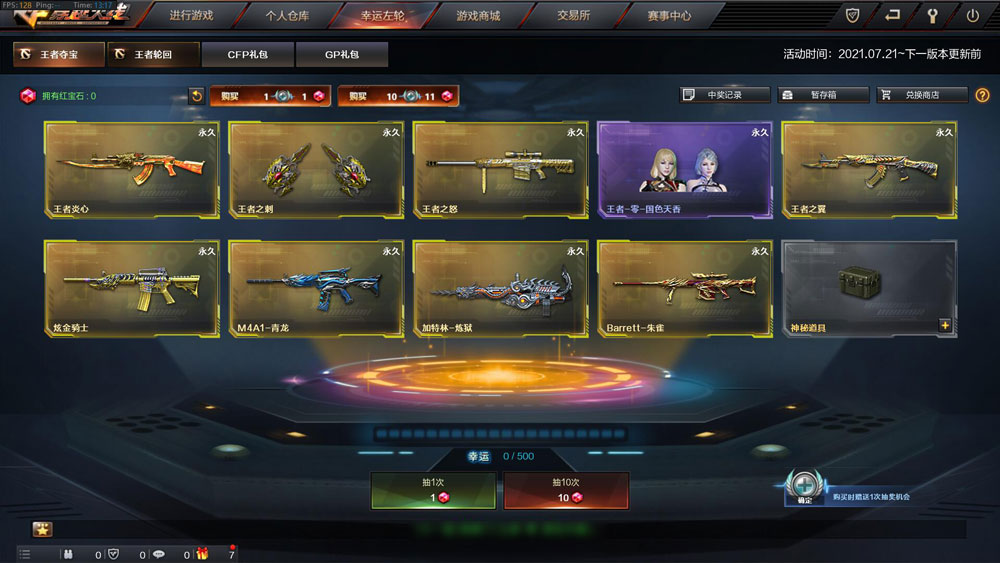This screenshot has height=563, width=1000.
Task: Select the 王者轮回 sub-tab
Action: coord(151,54)
